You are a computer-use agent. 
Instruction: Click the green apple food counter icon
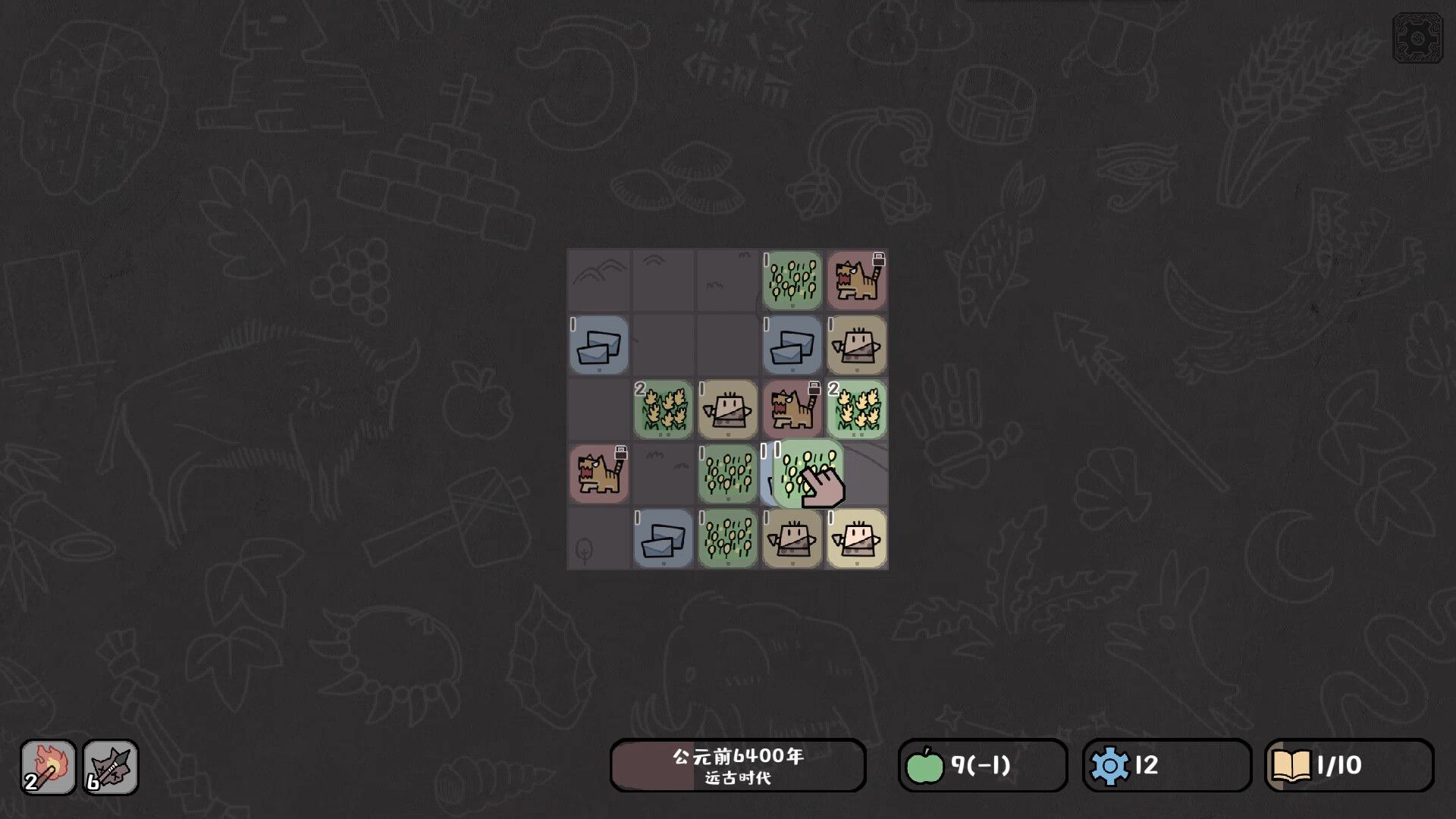925,765
